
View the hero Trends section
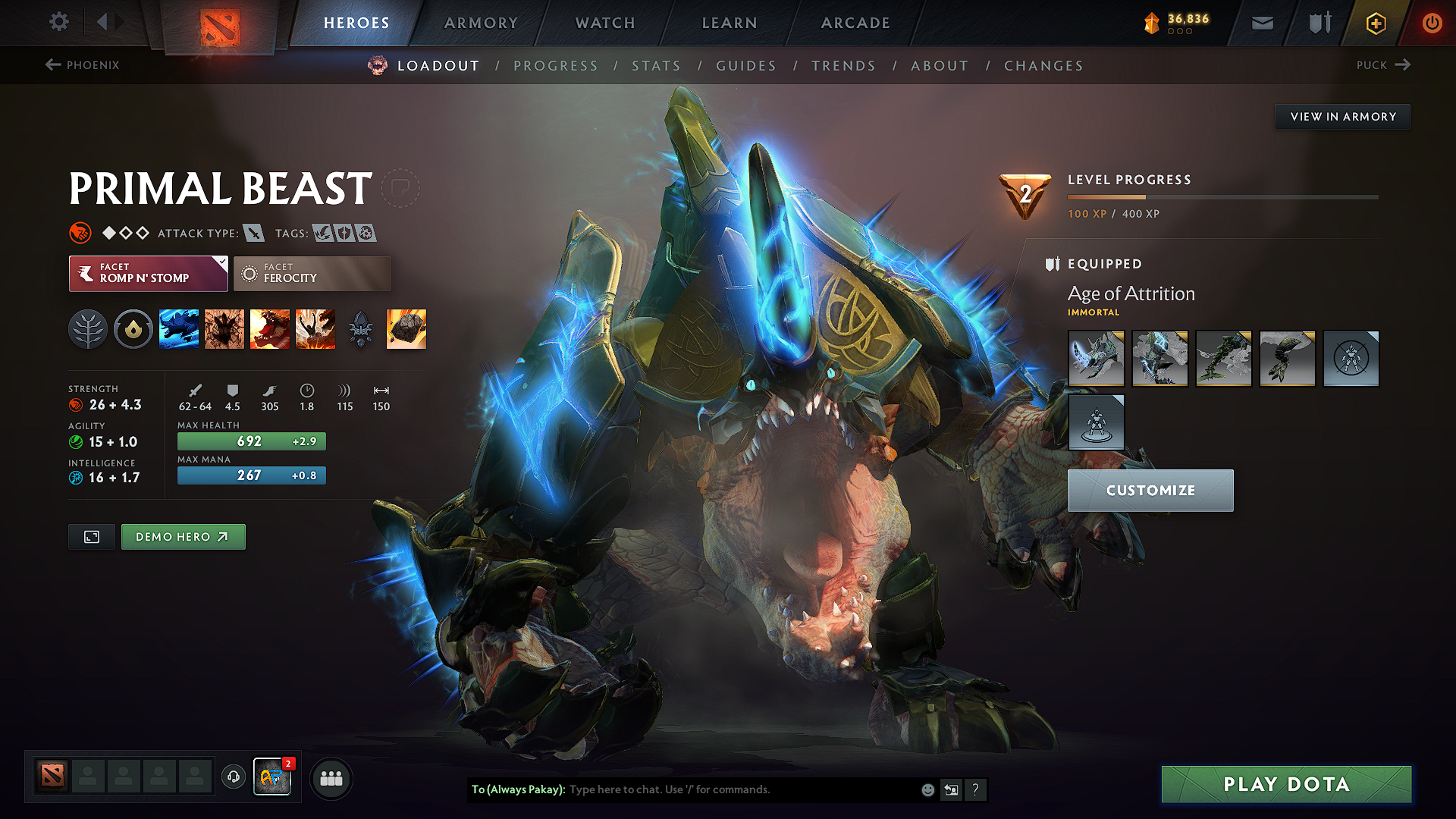pyautogui.click(x=843, y=66)
